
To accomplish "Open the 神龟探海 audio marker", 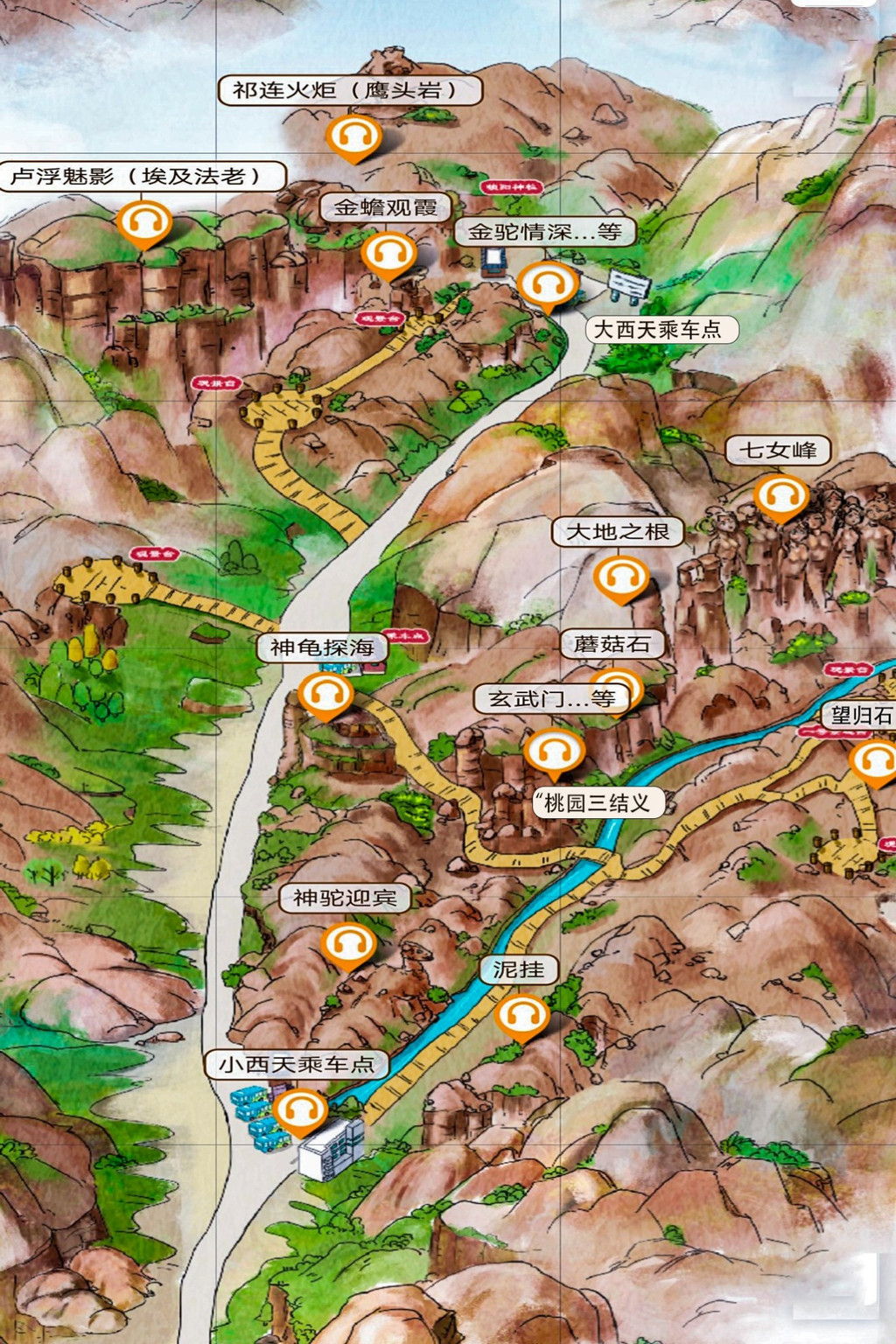I will (x=325, y=695).
